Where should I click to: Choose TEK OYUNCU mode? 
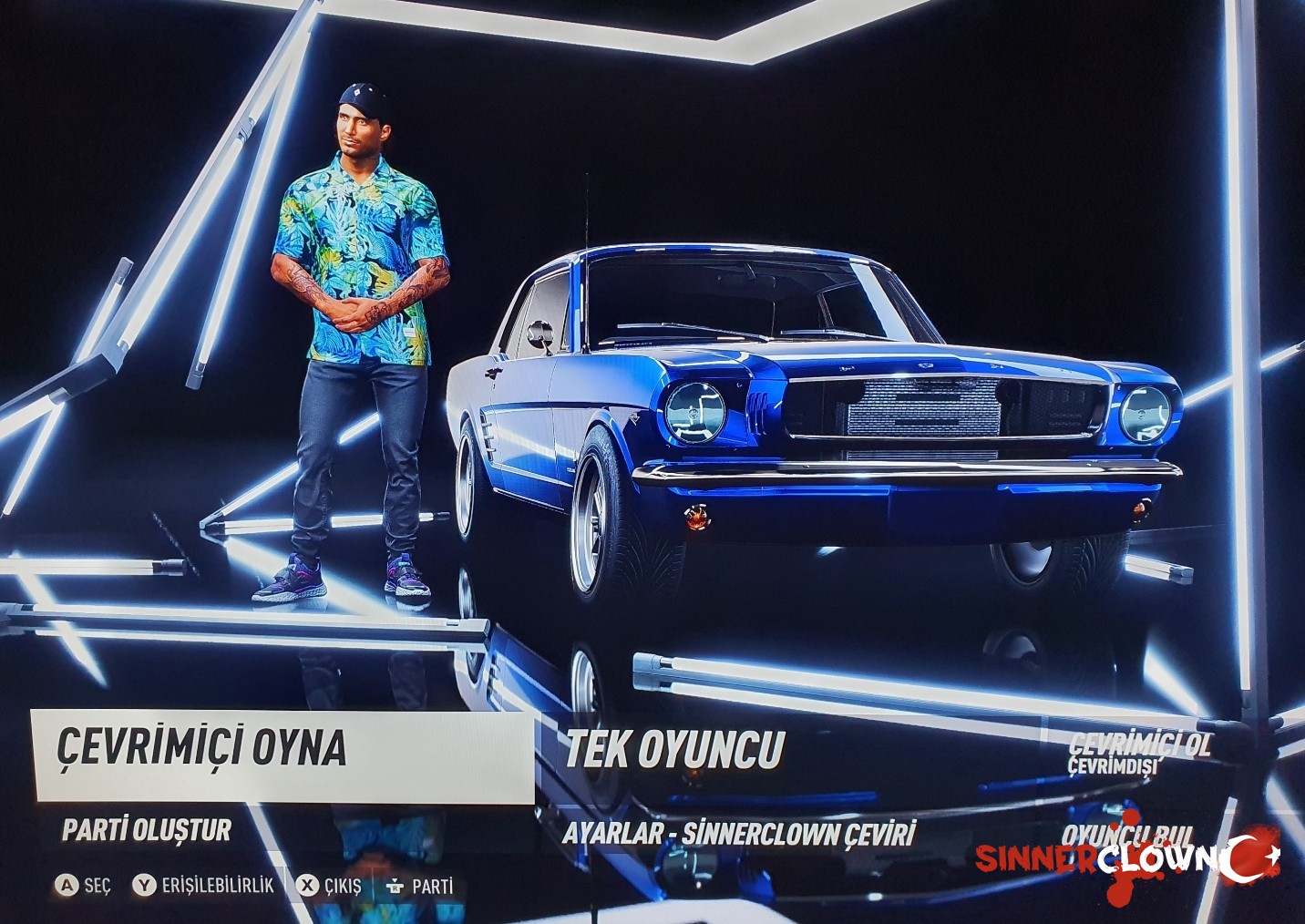[x=674, y=750]
